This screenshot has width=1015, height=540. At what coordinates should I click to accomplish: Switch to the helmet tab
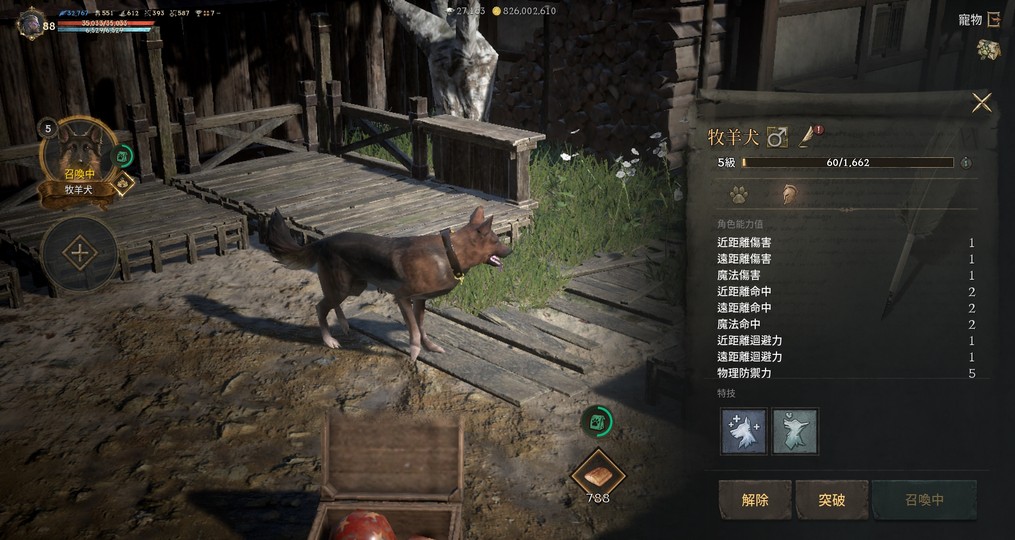point(787,193)
